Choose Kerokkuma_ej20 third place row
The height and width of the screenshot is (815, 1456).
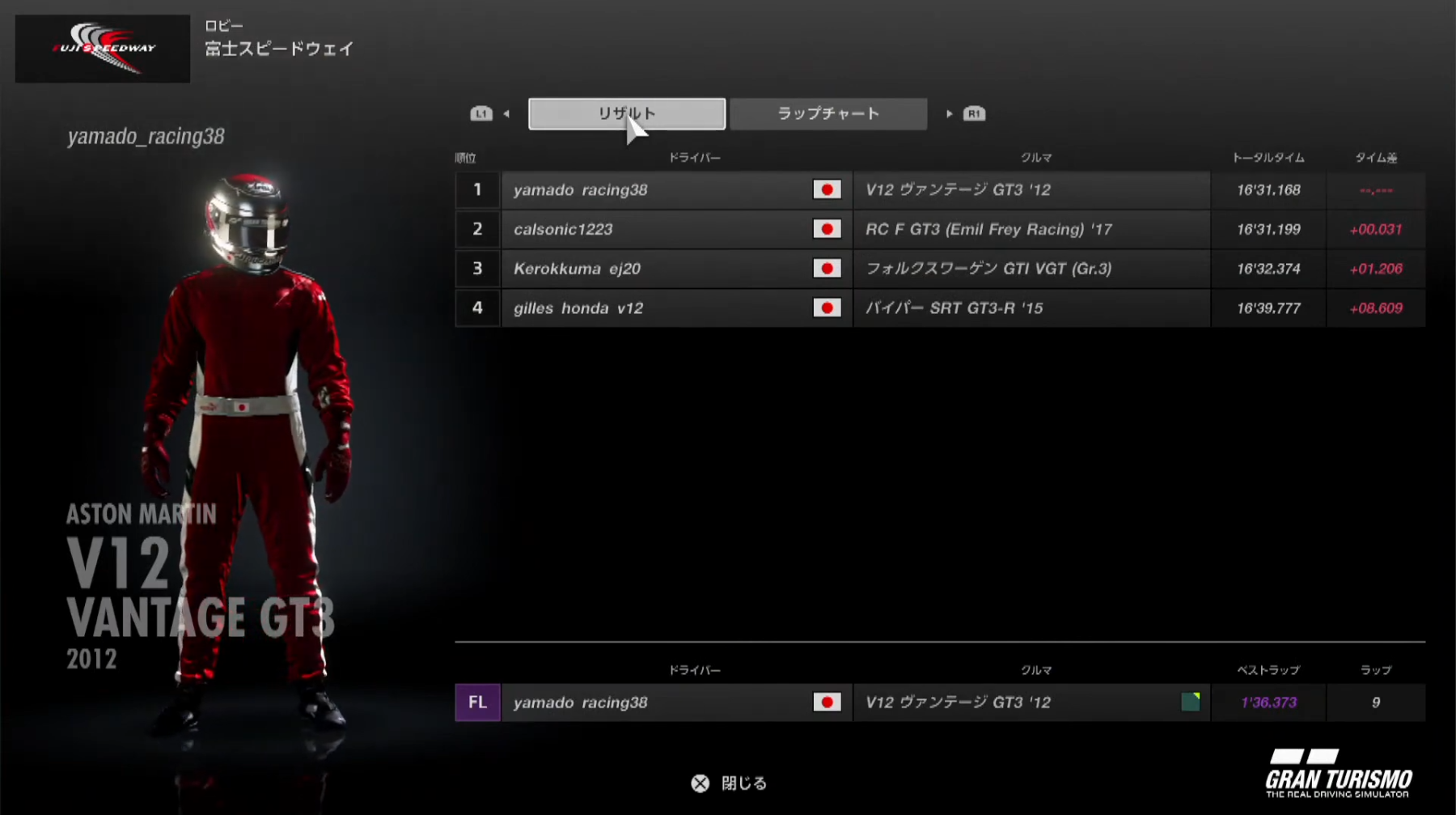pos(938,269)
